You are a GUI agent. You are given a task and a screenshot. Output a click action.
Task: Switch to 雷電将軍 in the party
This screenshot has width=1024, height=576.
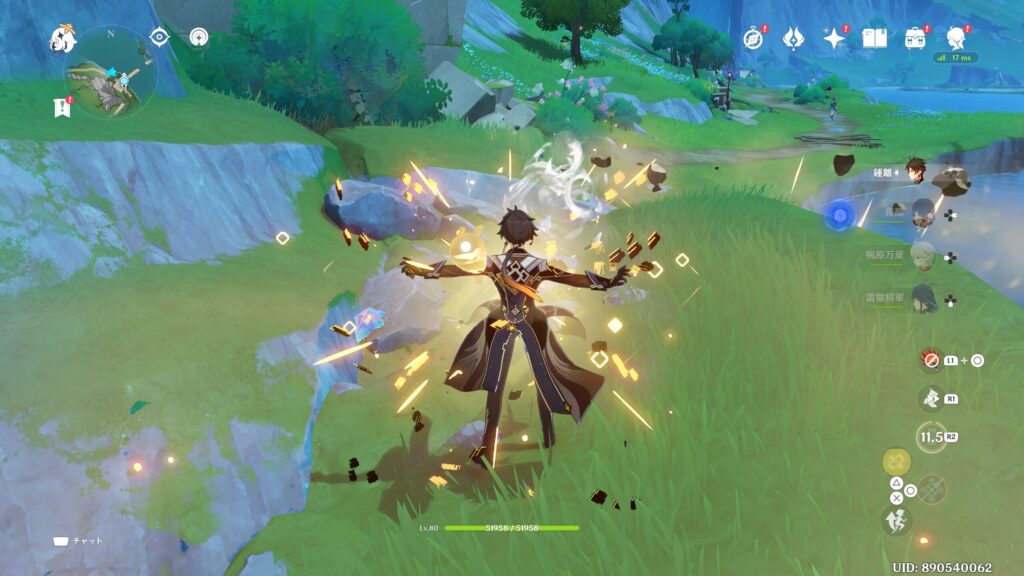click(x=922, y=298)
